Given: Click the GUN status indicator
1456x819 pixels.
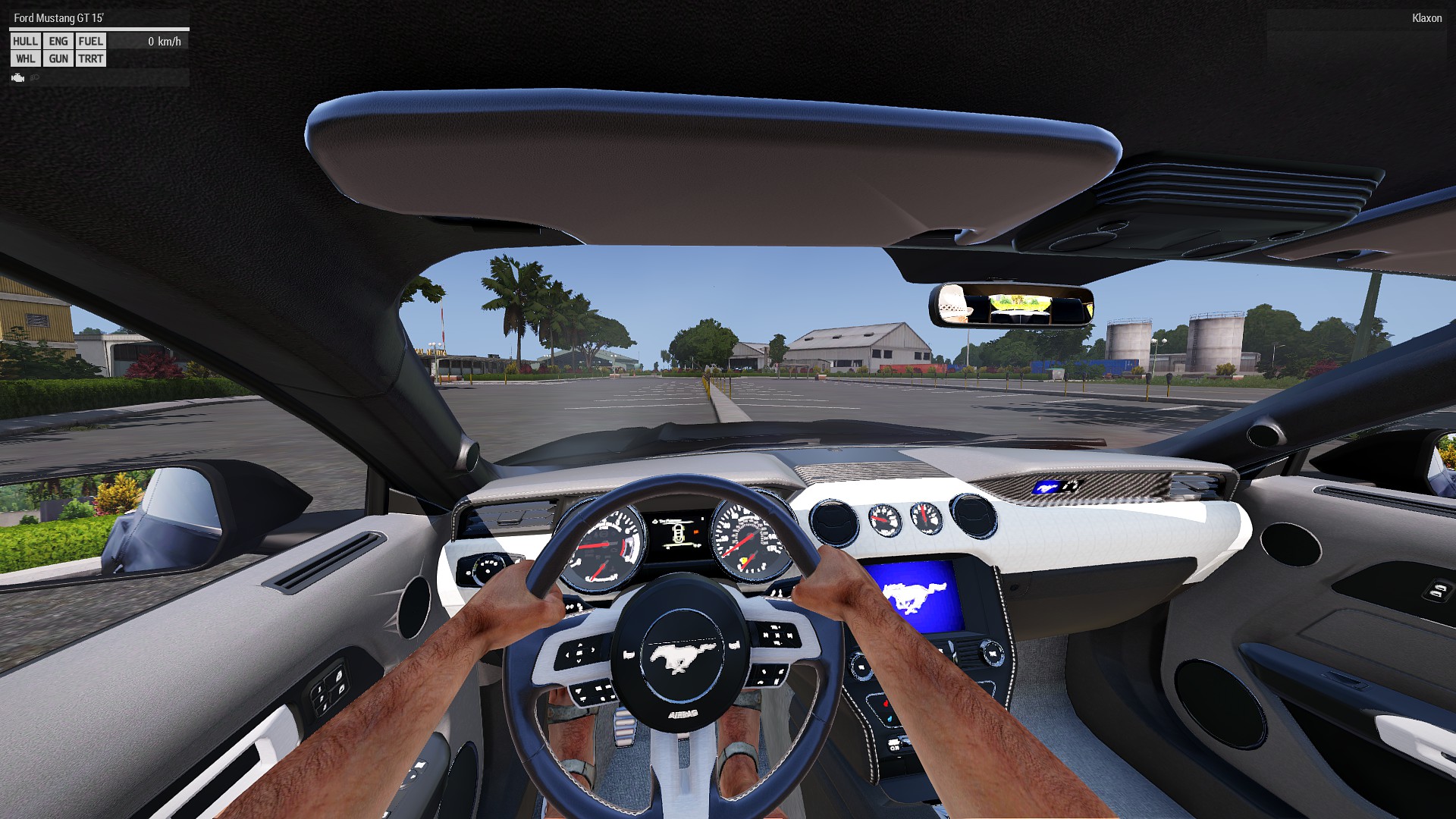Looking at the screenshot, I should coord(58,59).
